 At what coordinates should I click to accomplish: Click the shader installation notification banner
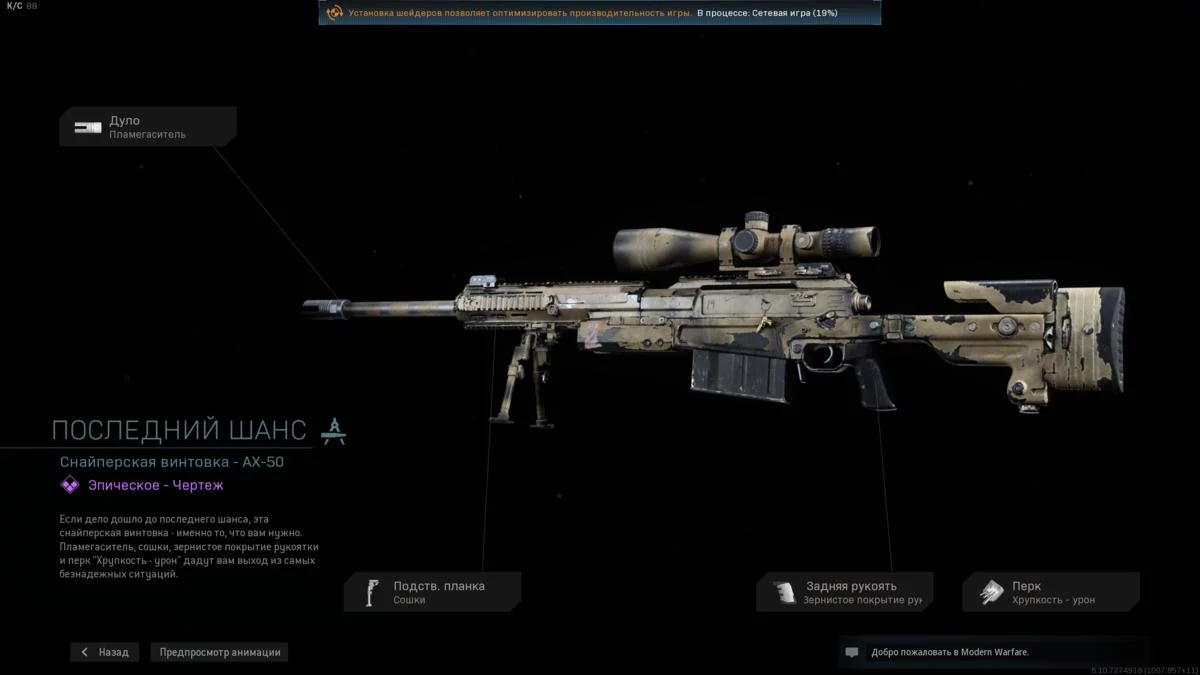coord(600,13)
